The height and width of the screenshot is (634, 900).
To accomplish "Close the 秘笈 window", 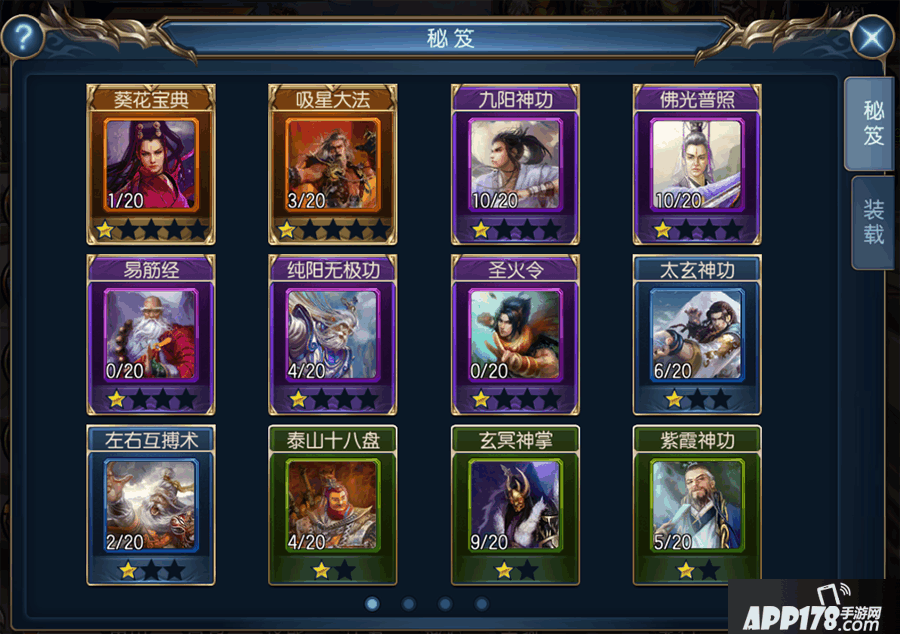I will [x=872, y=39].
